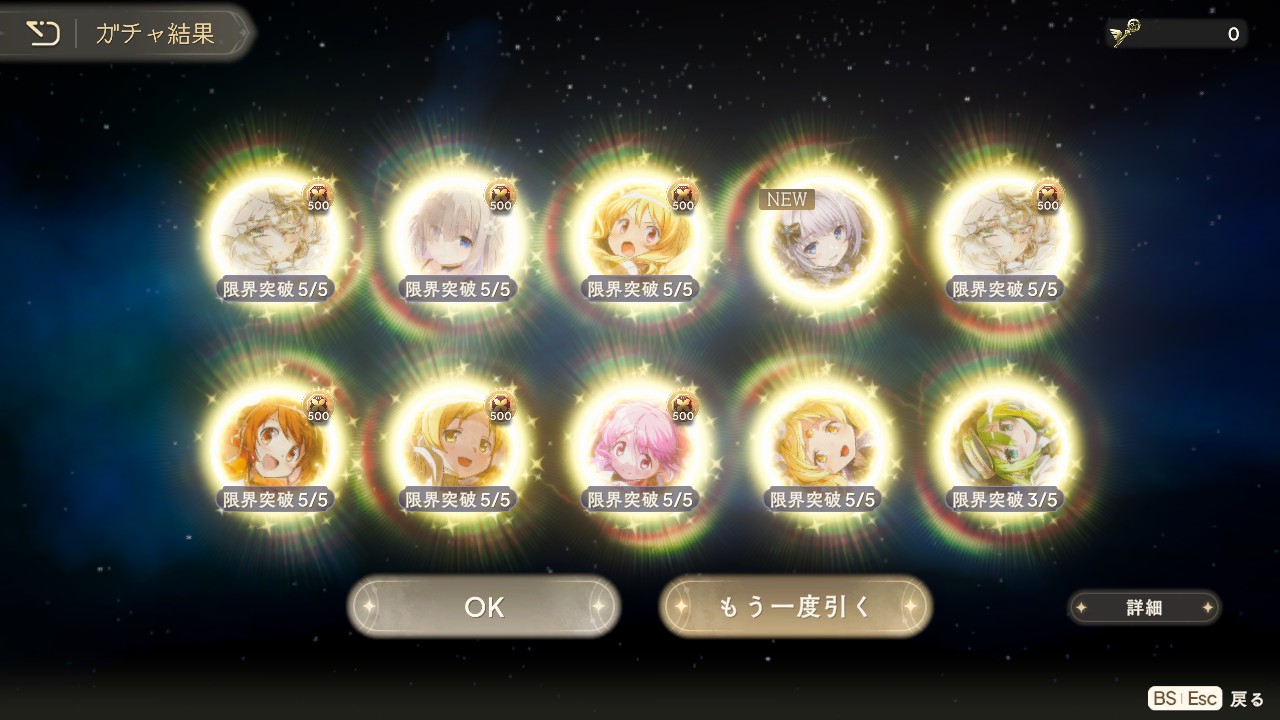Select the NEW silver-haired character result
This screenshot has height=720, width=1280.
pyautogui.click(x=823, y=238)
